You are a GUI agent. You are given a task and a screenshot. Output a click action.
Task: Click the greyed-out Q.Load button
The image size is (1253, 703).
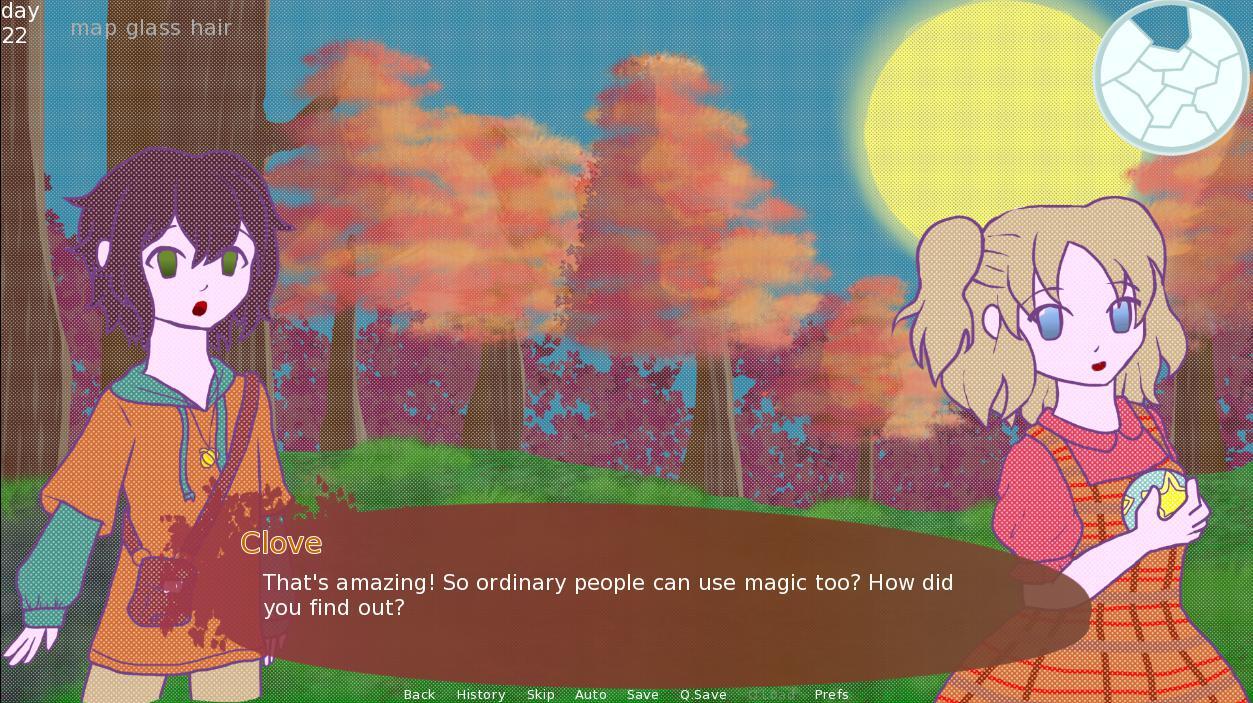point(771,694)
